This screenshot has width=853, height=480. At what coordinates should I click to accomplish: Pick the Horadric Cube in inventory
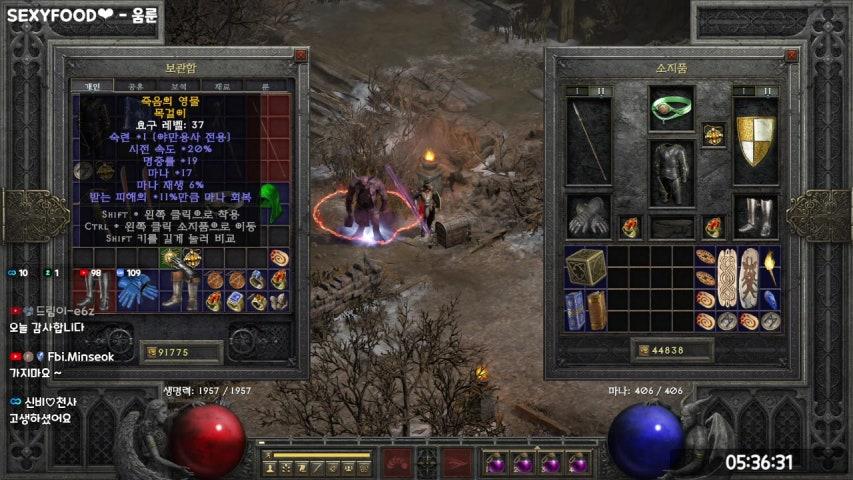(585, 267)
